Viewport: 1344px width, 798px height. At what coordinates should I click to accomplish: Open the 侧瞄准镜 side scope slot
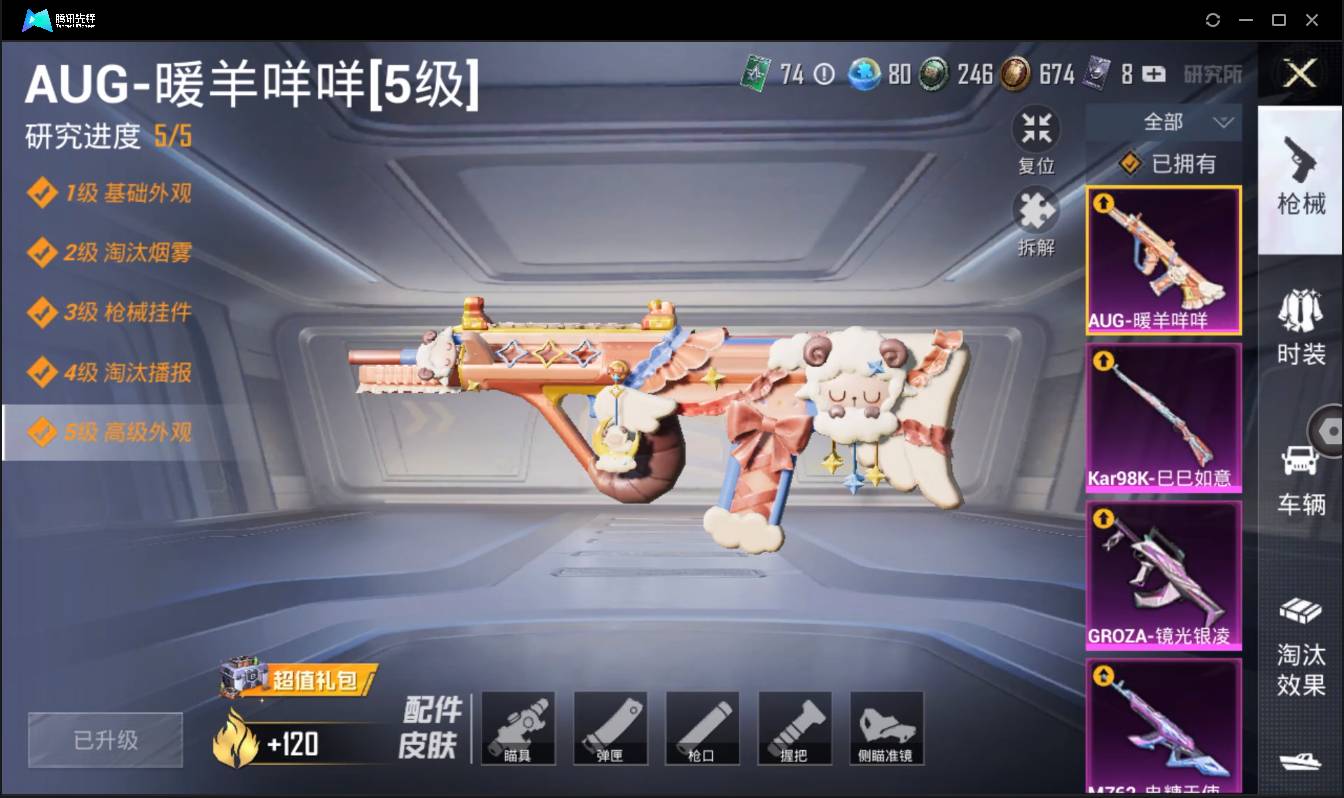pos(887,728)
